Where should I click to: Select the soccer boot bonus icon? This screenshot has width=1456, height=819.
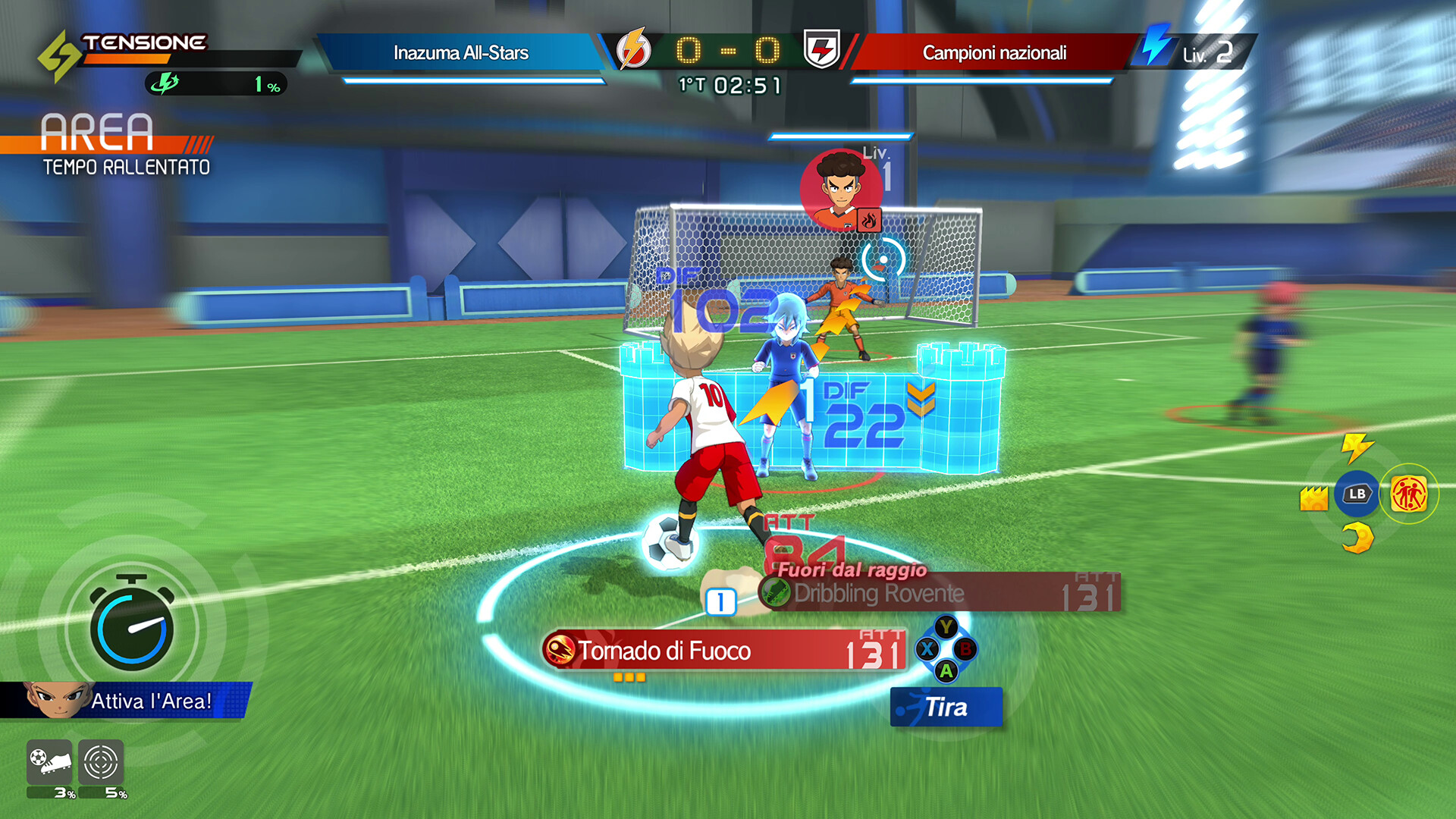coord(50,761)
